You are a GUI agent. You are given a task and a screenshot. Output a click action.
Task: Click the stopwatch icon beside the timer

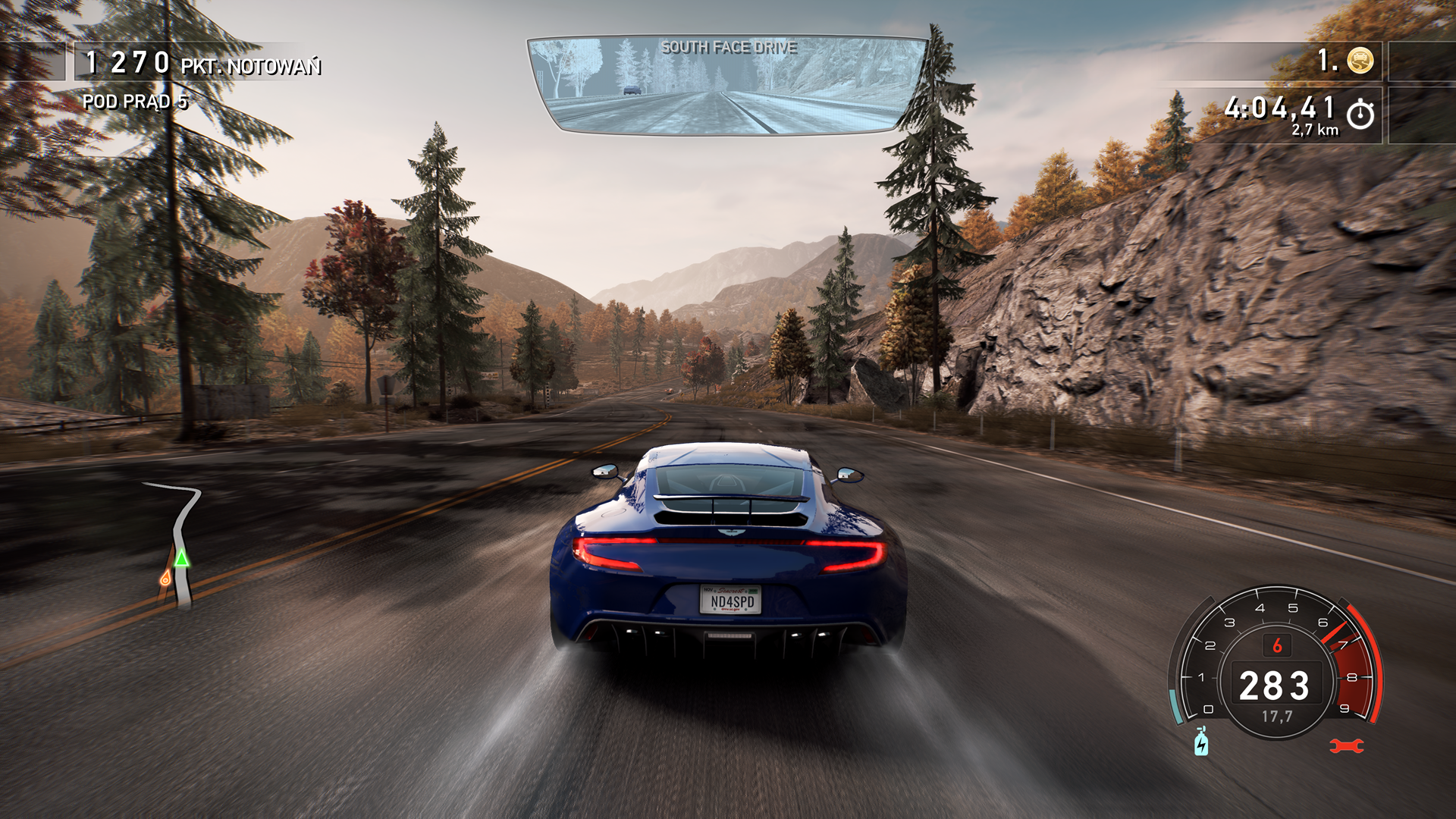tap(1360, 114)
